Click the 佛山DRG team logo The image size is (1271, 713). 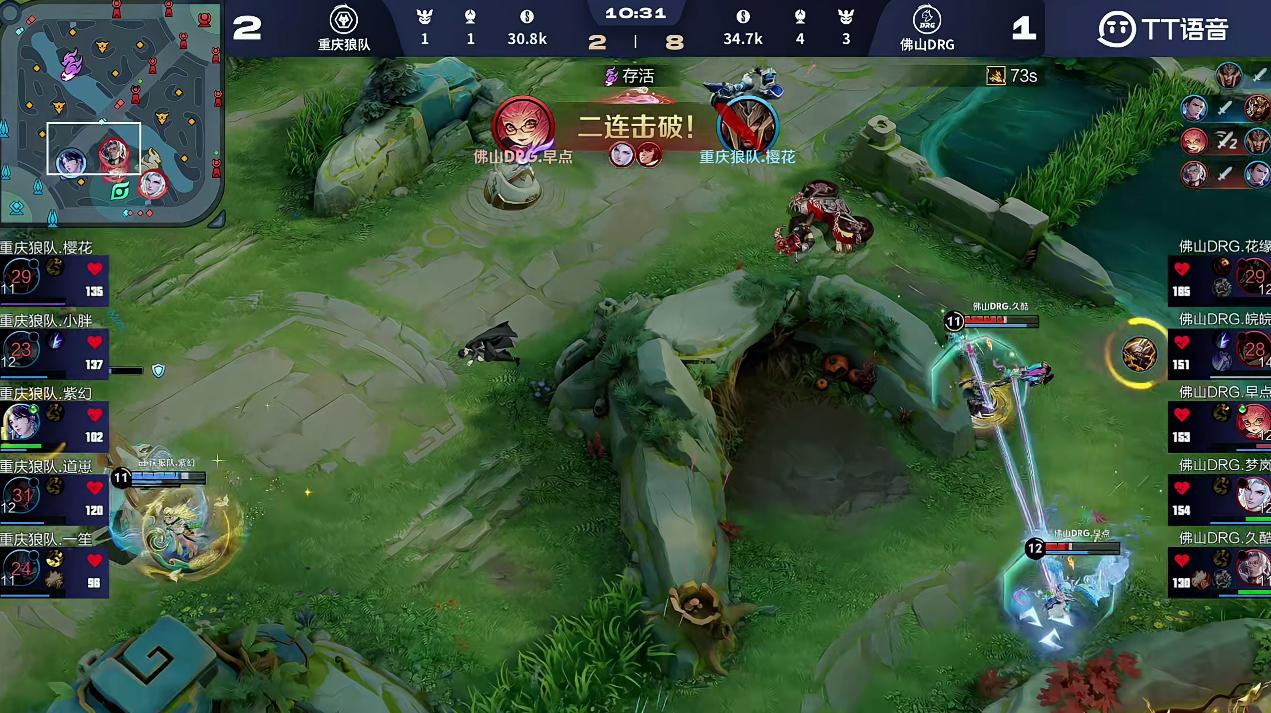coord(926,19)
